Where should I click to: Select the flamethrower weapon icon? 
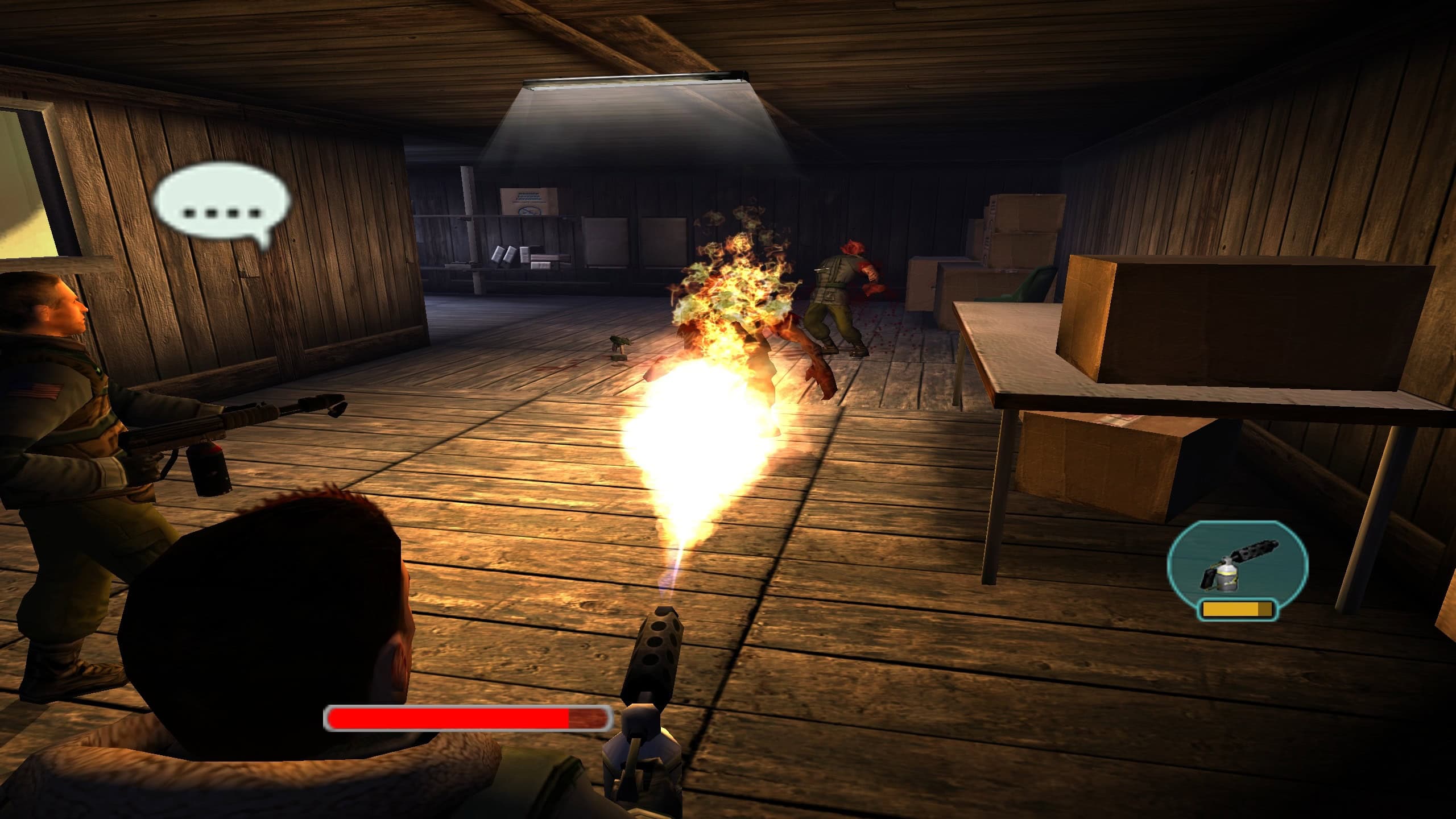click(1238, 570)
